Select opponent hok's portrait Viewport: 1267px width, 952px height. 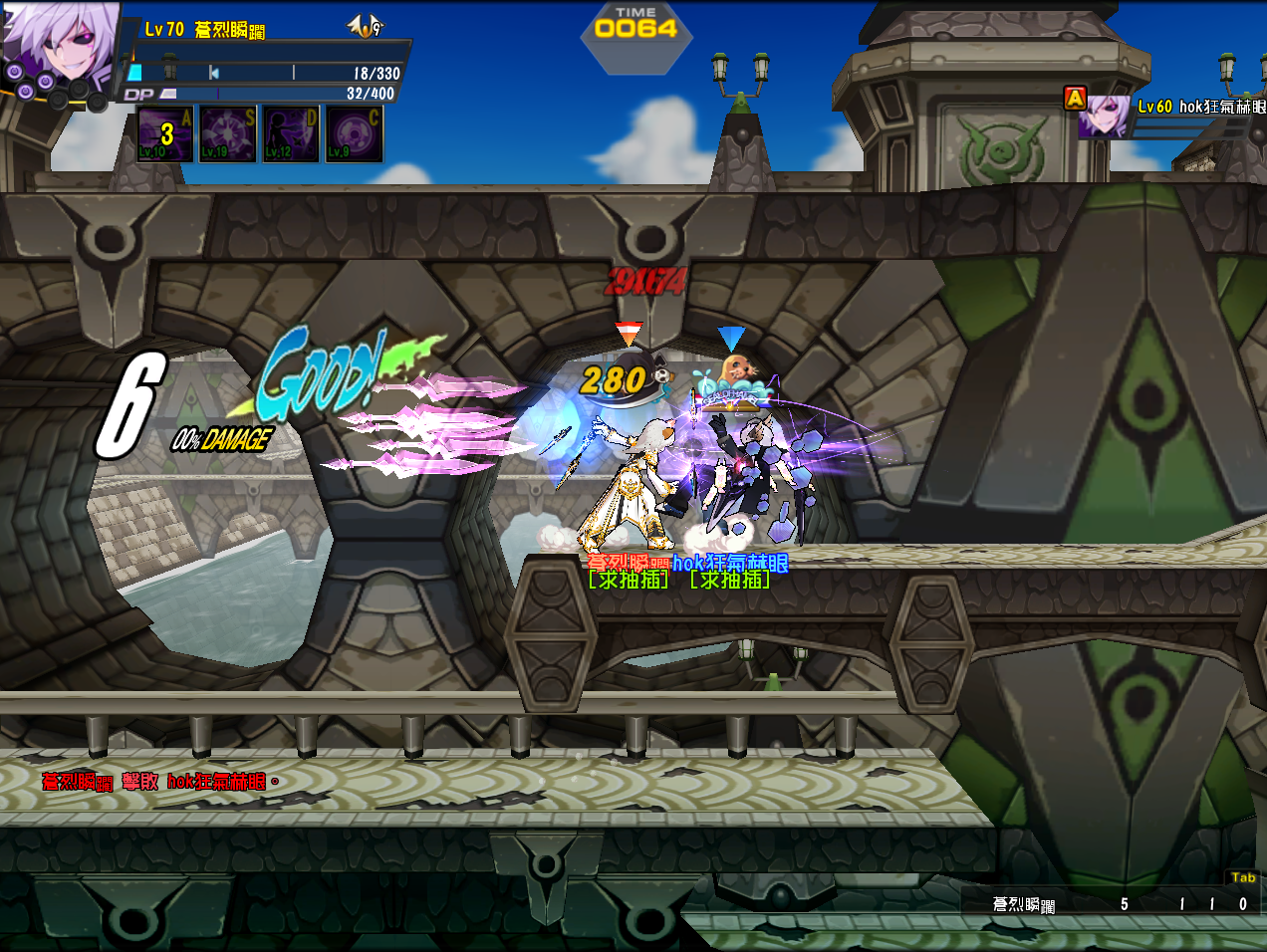coord(1105,117)
